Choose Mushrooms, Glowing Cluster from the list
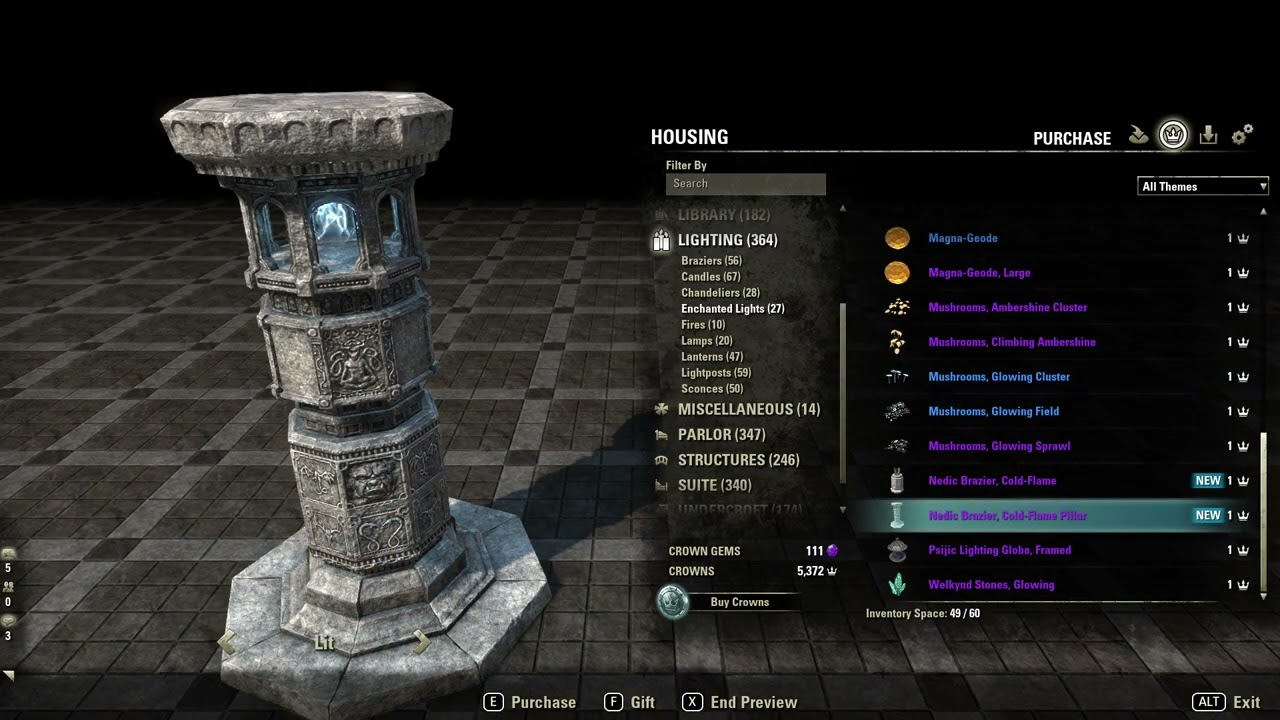This screenshot has height=720, width=1280. [999, 377]
